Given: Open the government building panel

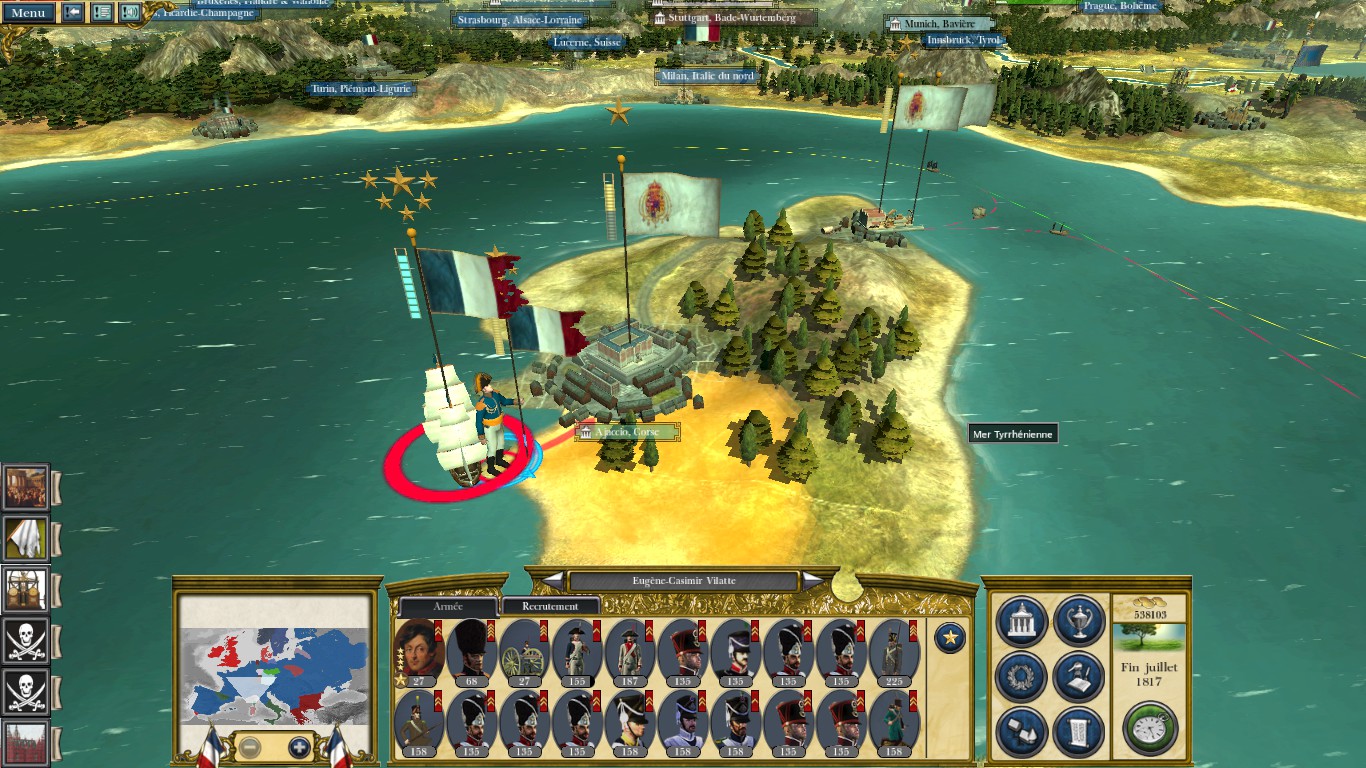Looking at the screenshot, I should click(x=1022, y=621).
